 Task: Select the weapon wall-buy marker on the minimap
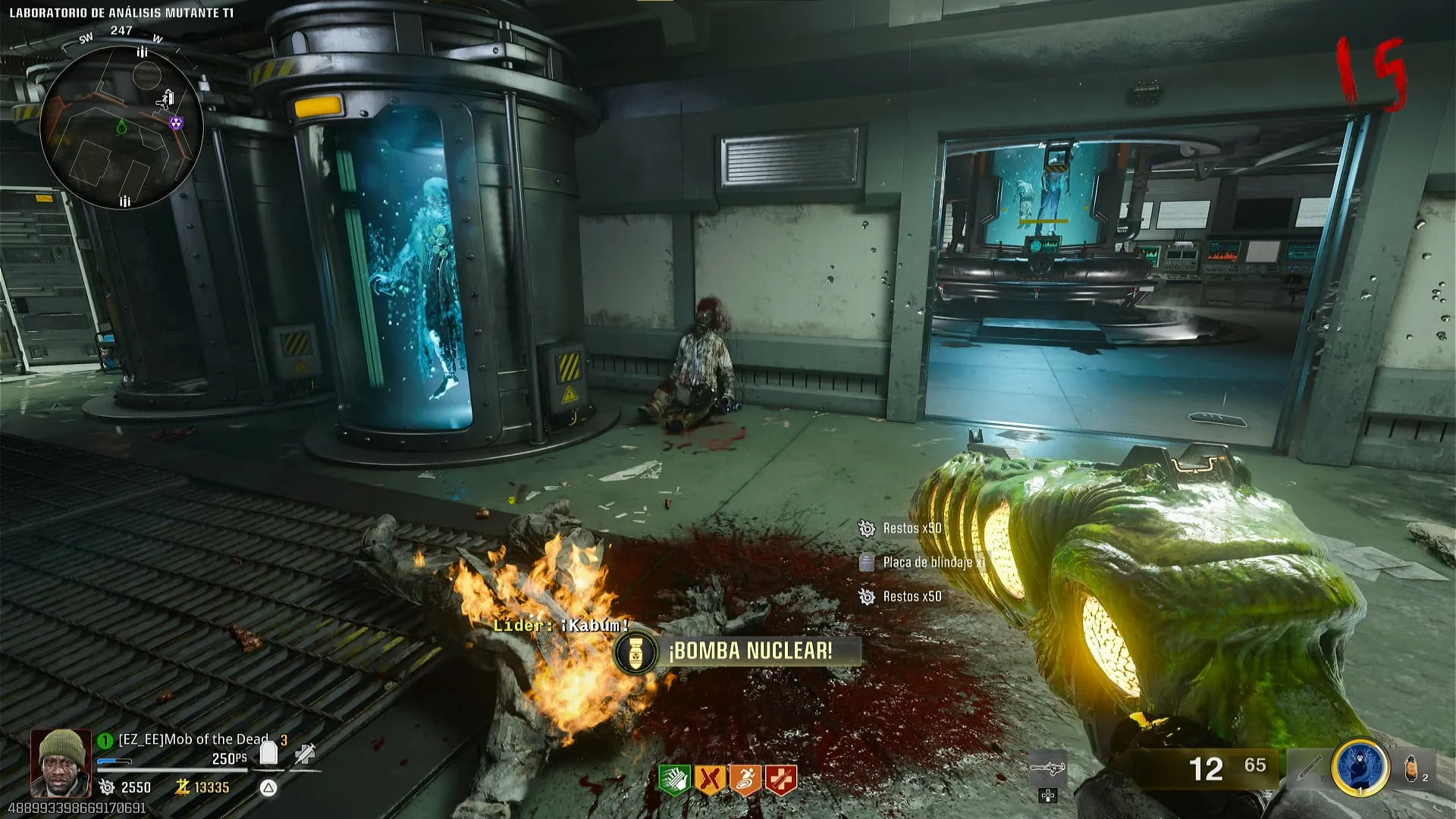pos(166,99)
